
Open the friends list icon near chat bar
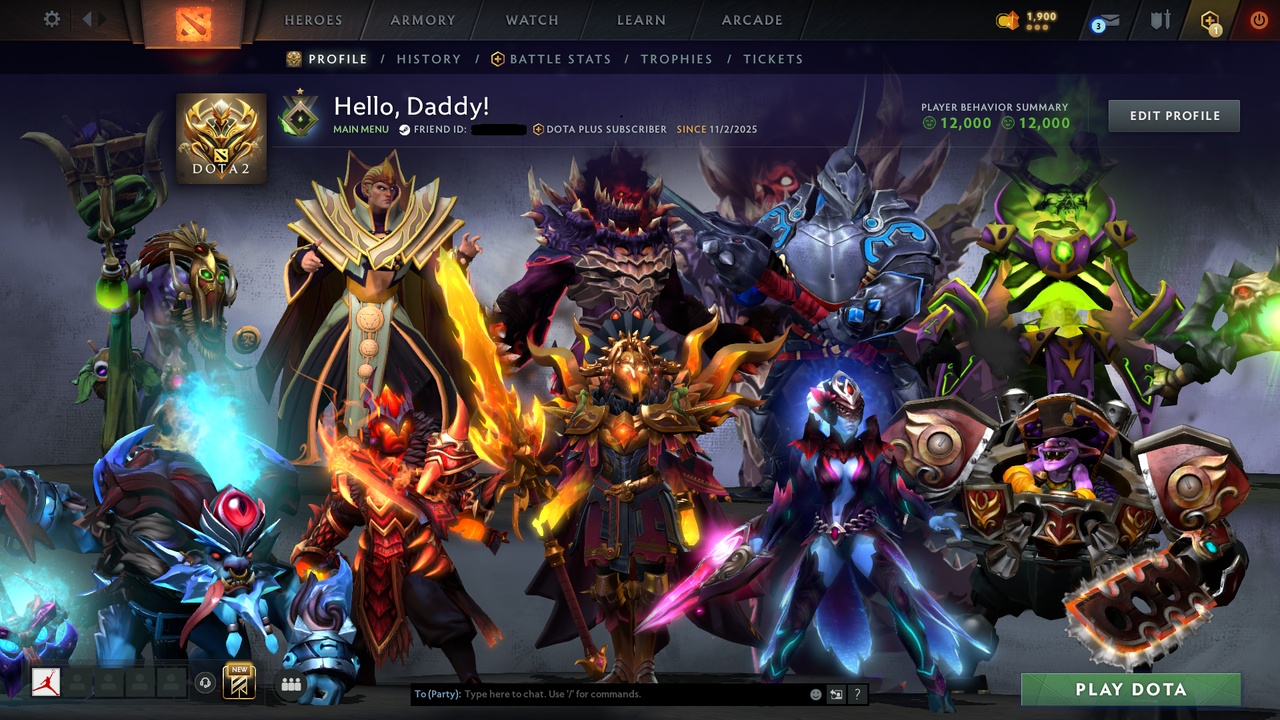pos(290,683)
